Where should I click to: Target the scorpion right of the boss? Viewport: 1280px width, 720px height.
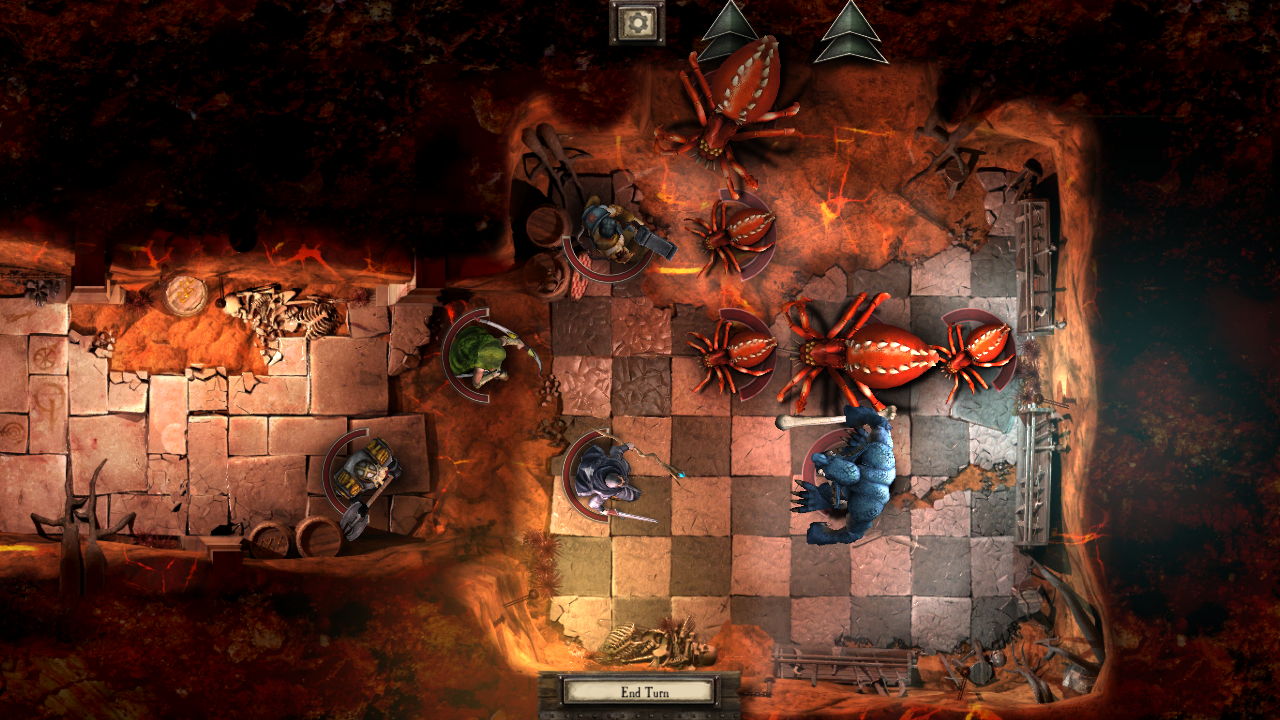[975, 350]
